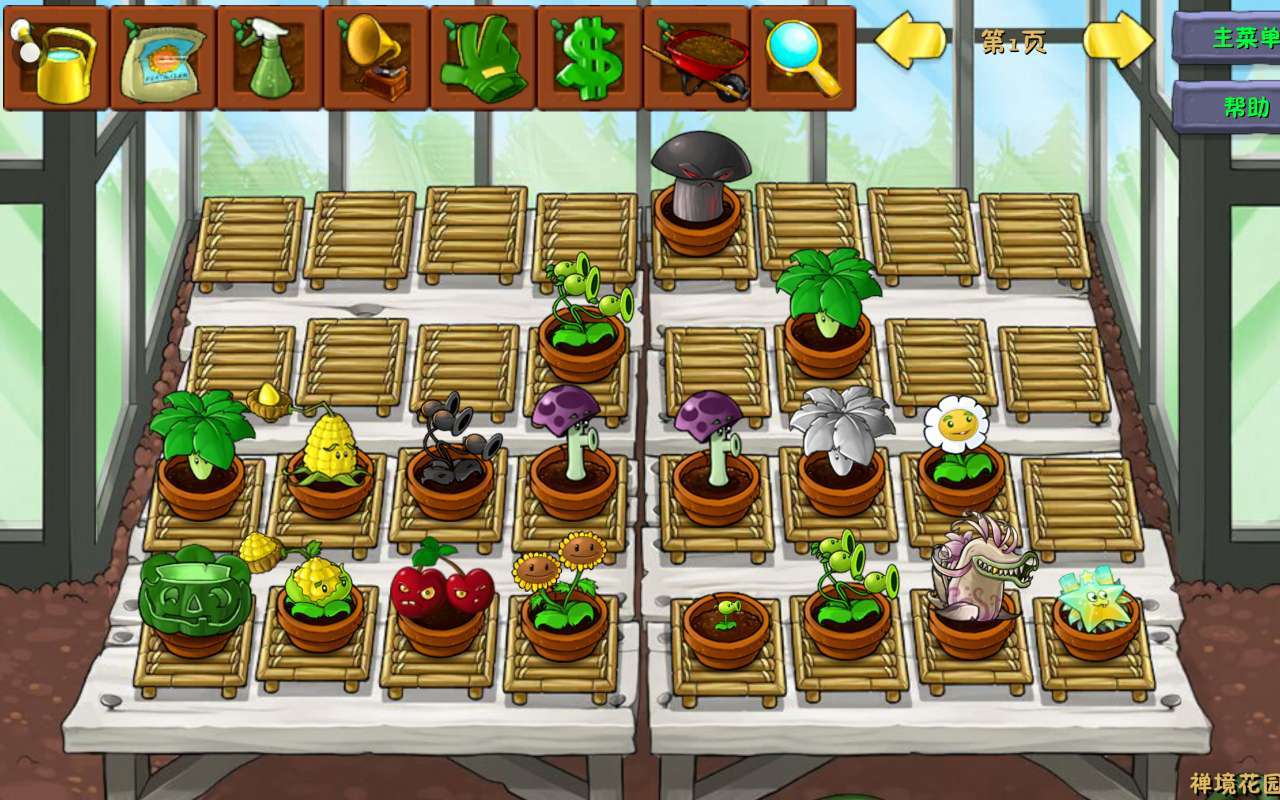Choose the green bug spray bottle
Viewport: 1280px width, 800px height.
(269, 58)
